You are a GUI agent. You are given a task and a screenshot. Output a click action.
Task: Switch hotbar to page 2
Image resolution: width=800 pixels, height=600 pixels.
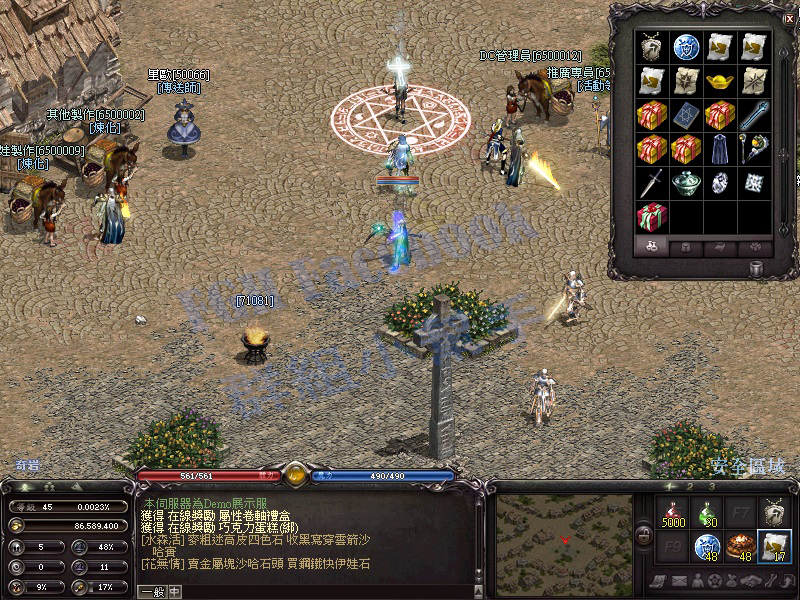point(688,487)
